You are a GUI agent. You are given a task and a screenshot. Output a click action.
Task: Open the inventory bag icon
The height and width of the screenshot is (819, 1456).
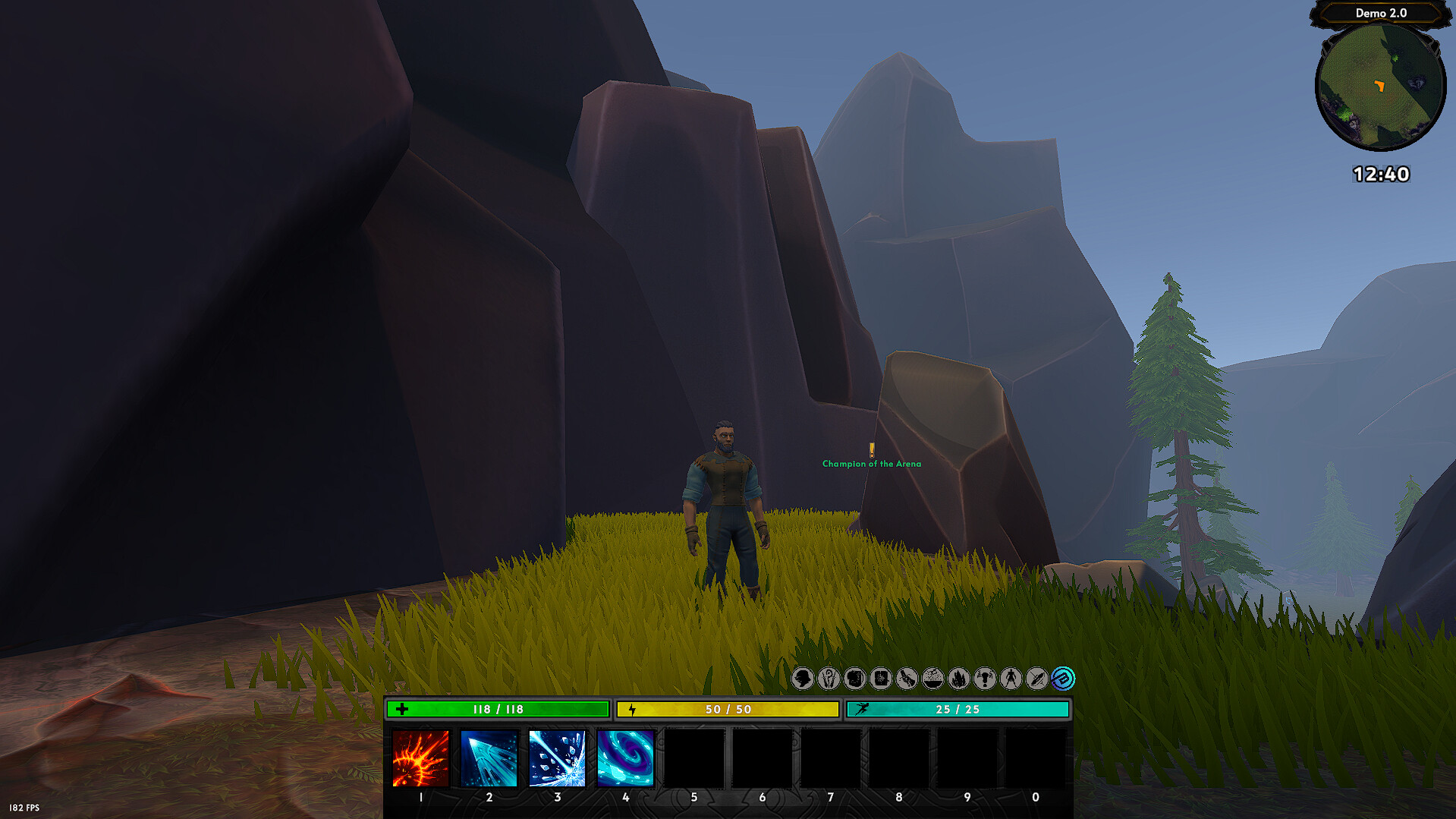click(x=854, y=680)
